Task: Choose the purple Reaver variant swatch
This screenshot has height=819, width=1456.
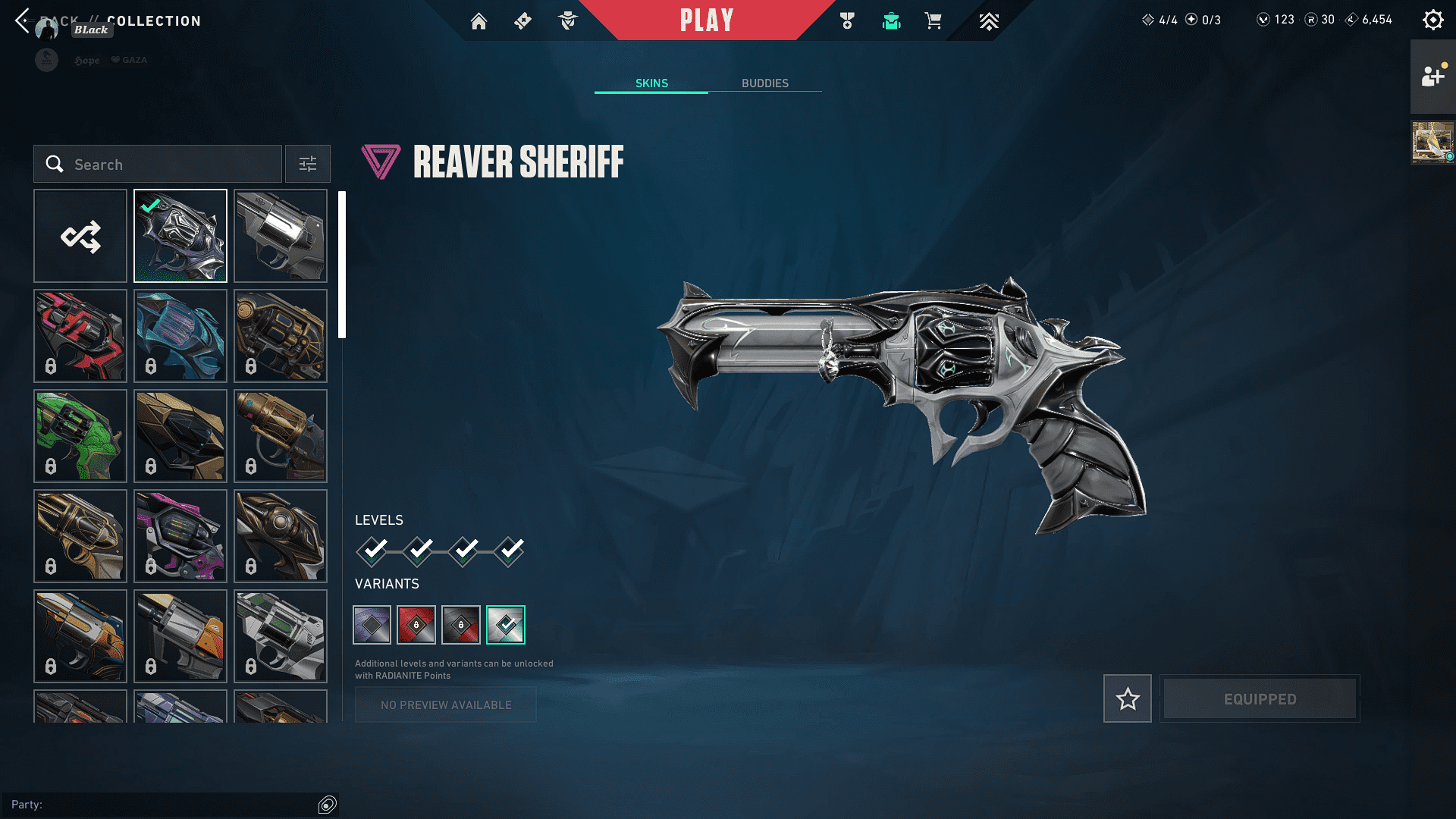Action: click(372, 625)
